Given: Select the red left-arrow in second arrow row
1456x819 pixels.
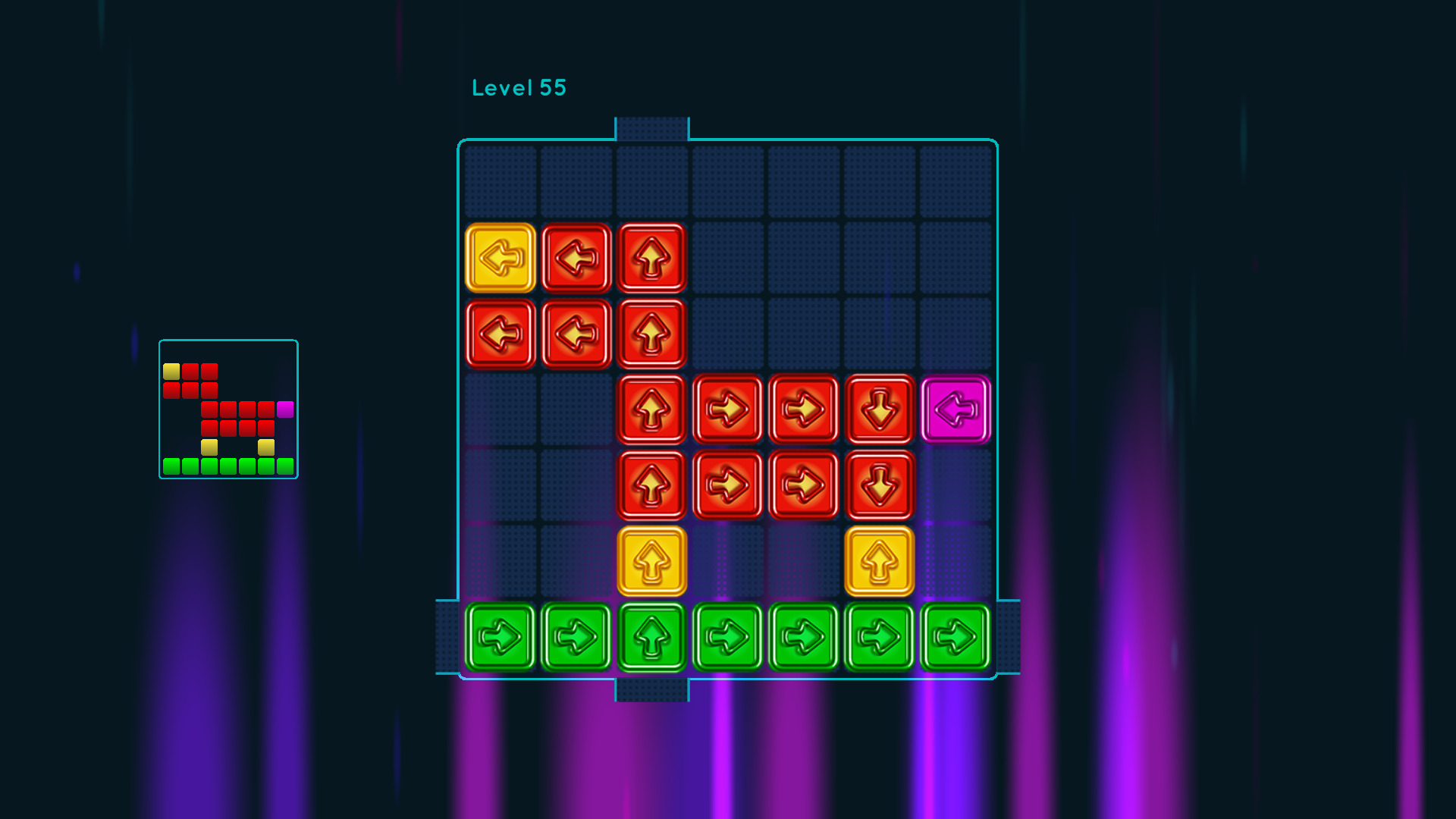Looking at the screenshot, I should point(500,334).
